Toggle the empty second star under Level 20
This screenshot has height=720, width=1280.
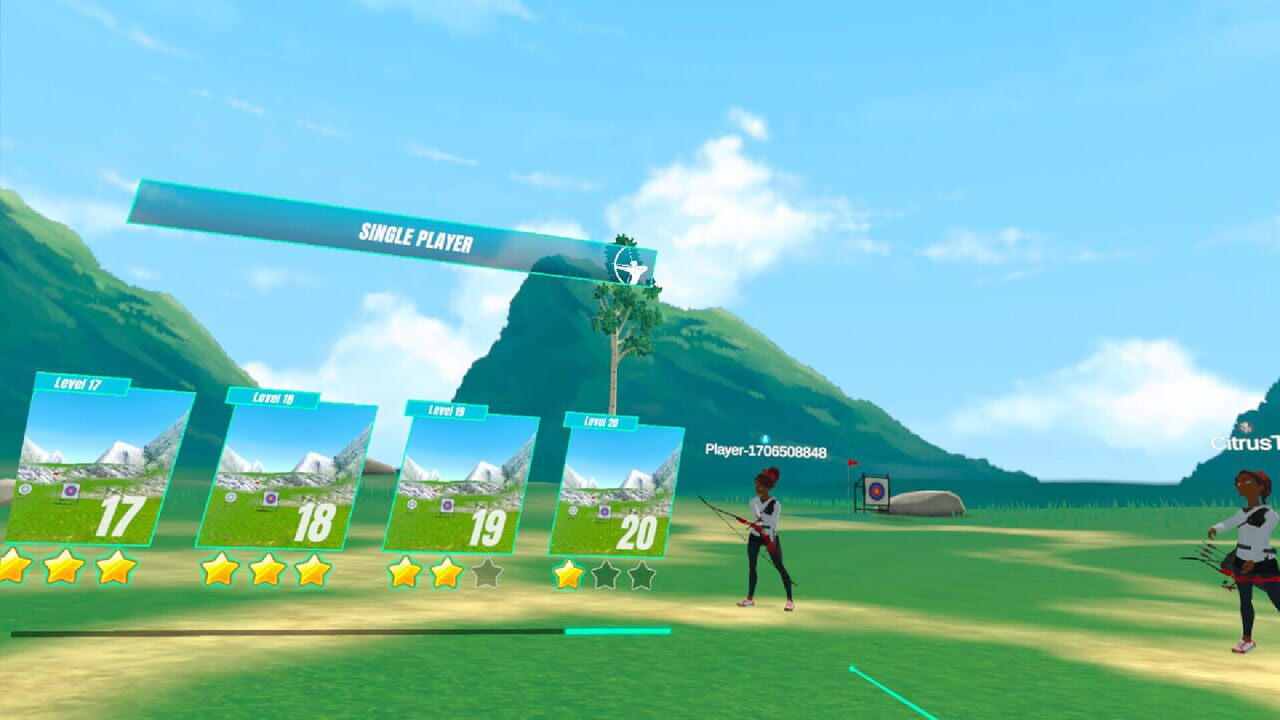(x=607, y=574)
